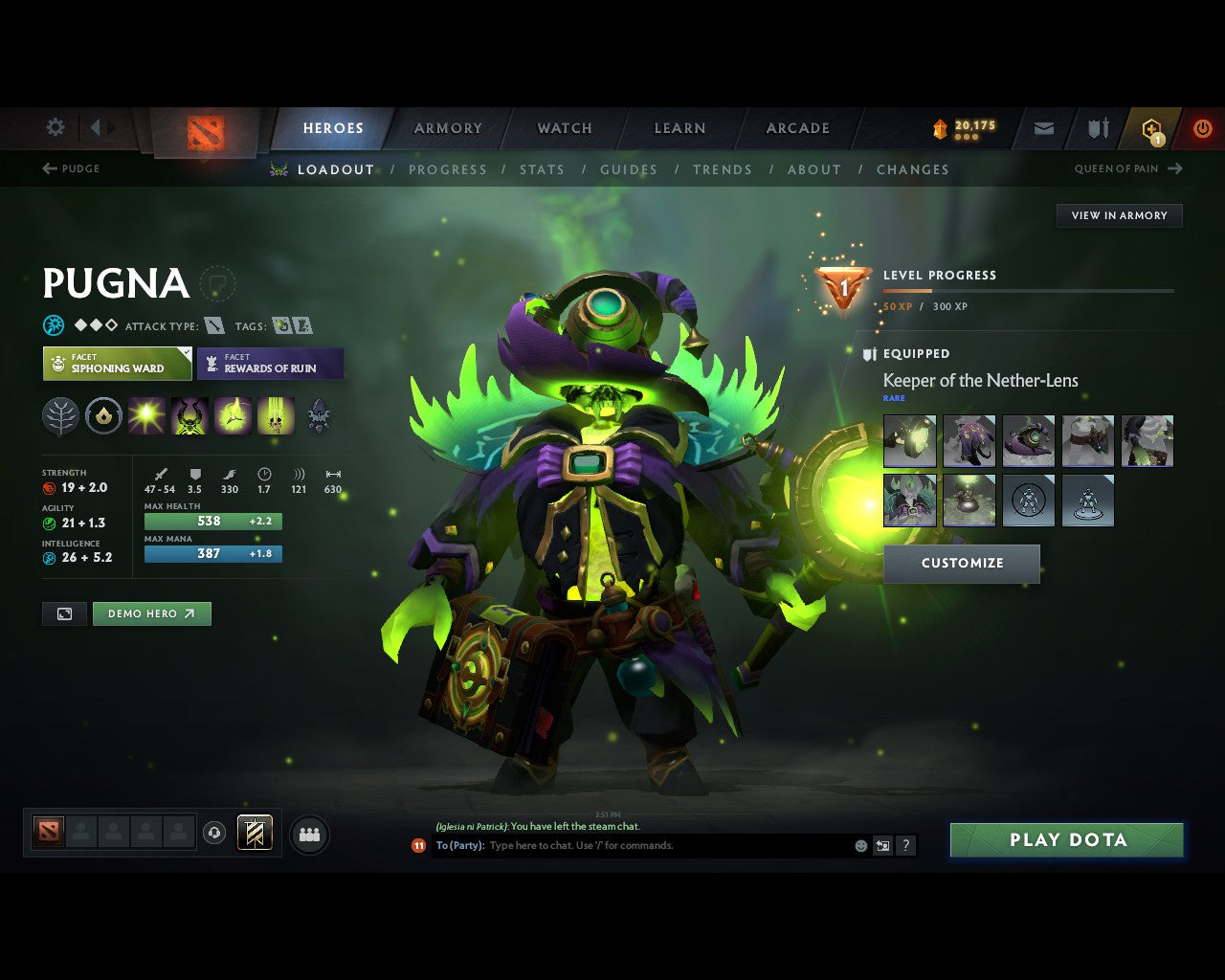Click the Life Drain ability icon
This screenshot has height=980, width=1225.
(277, 414)
